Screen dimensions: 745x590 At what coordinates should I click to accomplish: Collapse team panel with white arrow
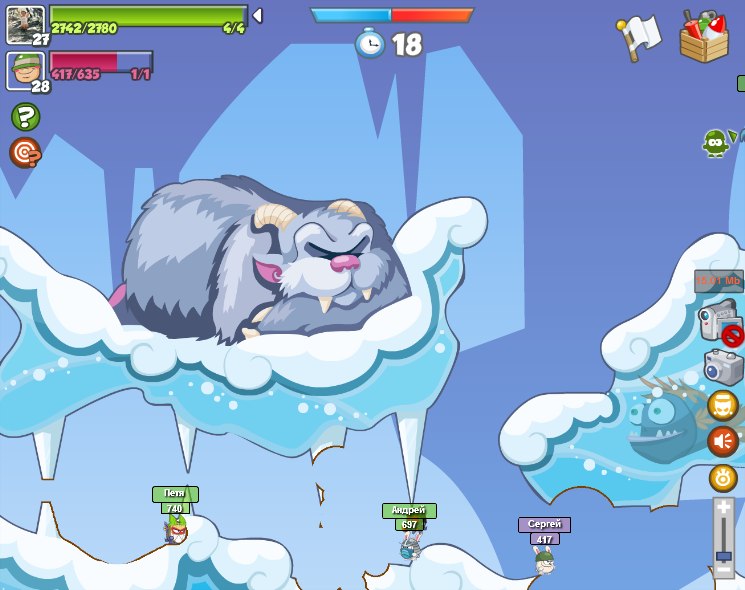coord(257,15)
